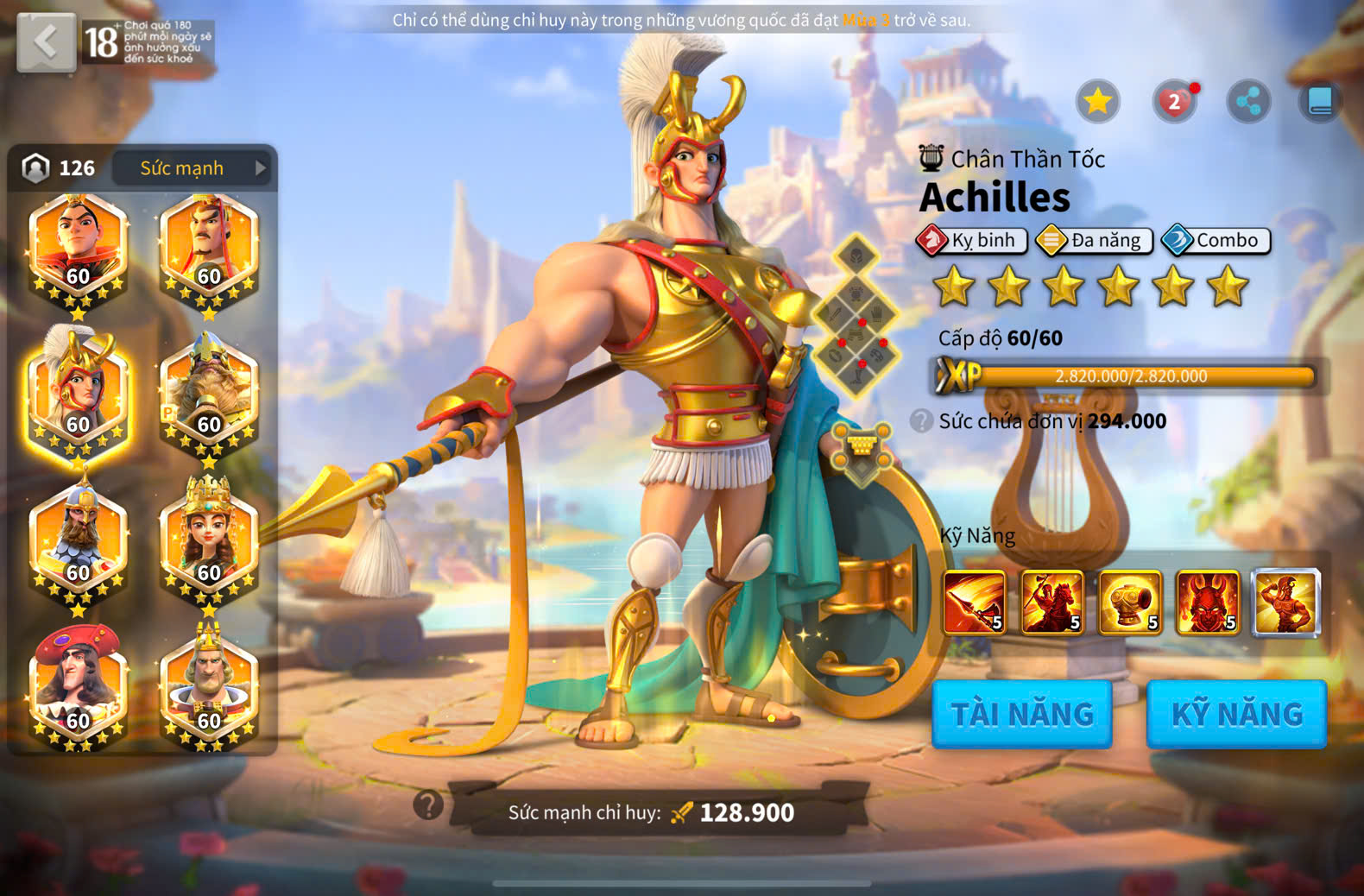Open the commander book icon

pyautogui.click(x=1320, y=102)
